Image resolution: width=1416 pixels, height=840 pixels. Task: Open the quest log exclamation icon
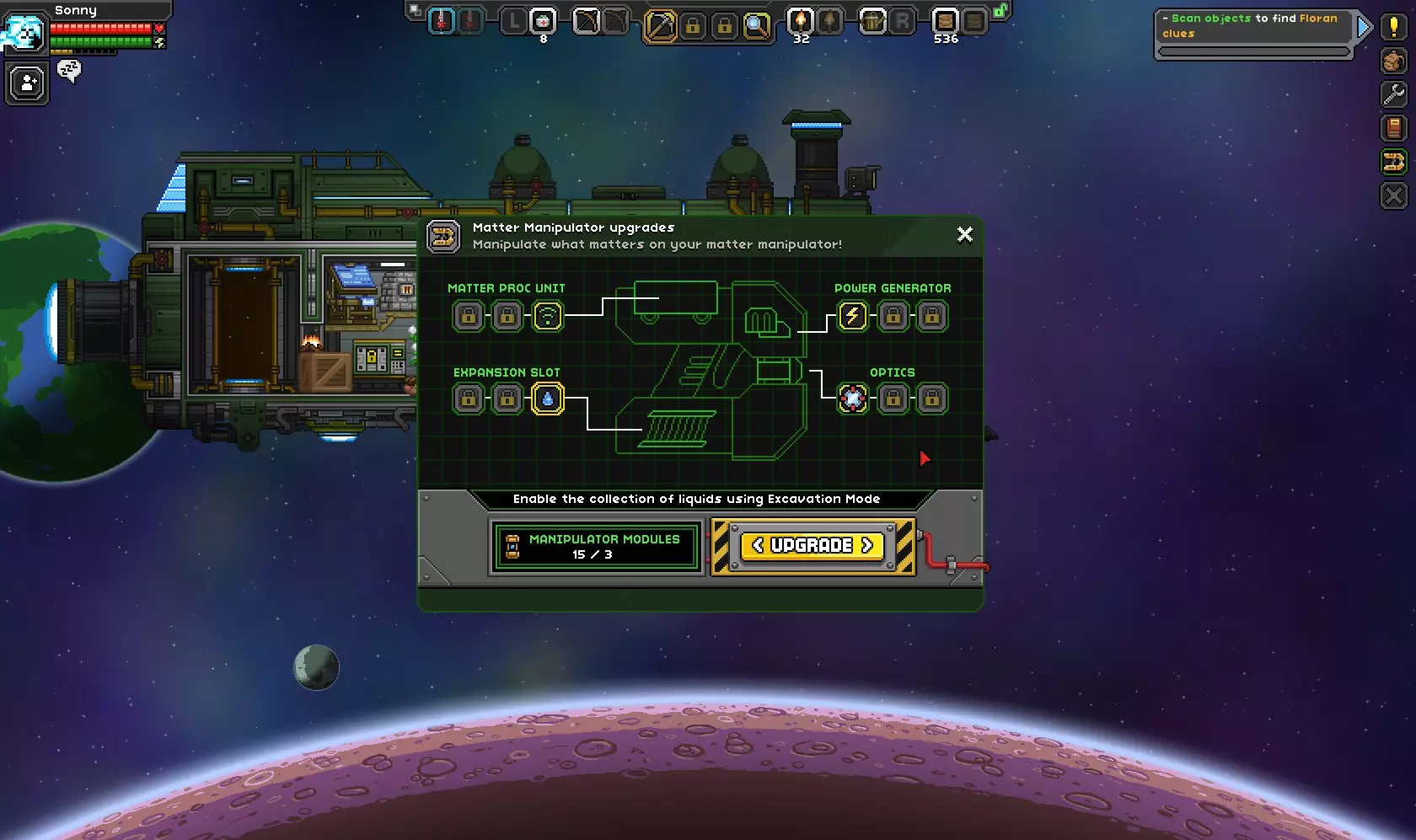[x=1394, y=27]
